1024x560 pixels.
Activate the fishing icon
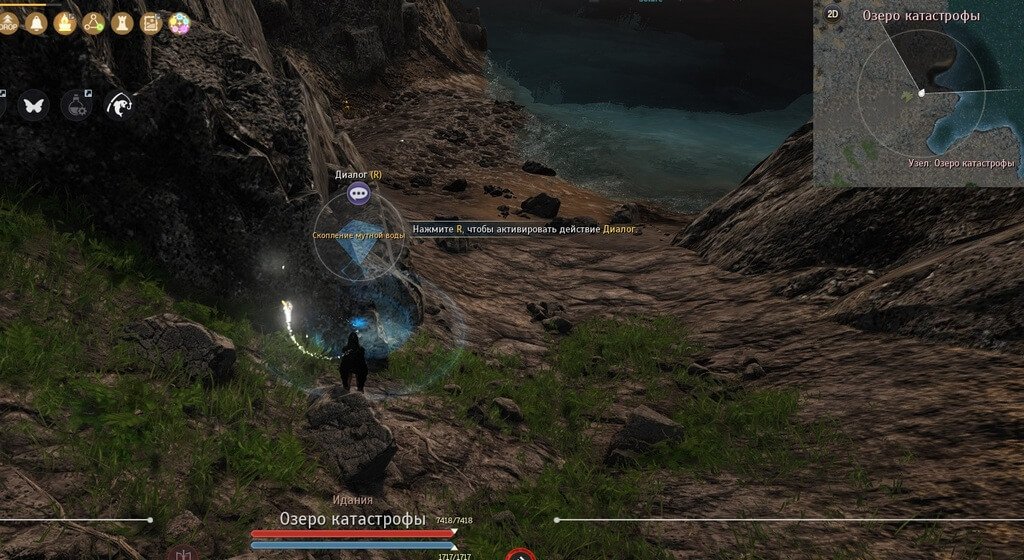(119, 104)
